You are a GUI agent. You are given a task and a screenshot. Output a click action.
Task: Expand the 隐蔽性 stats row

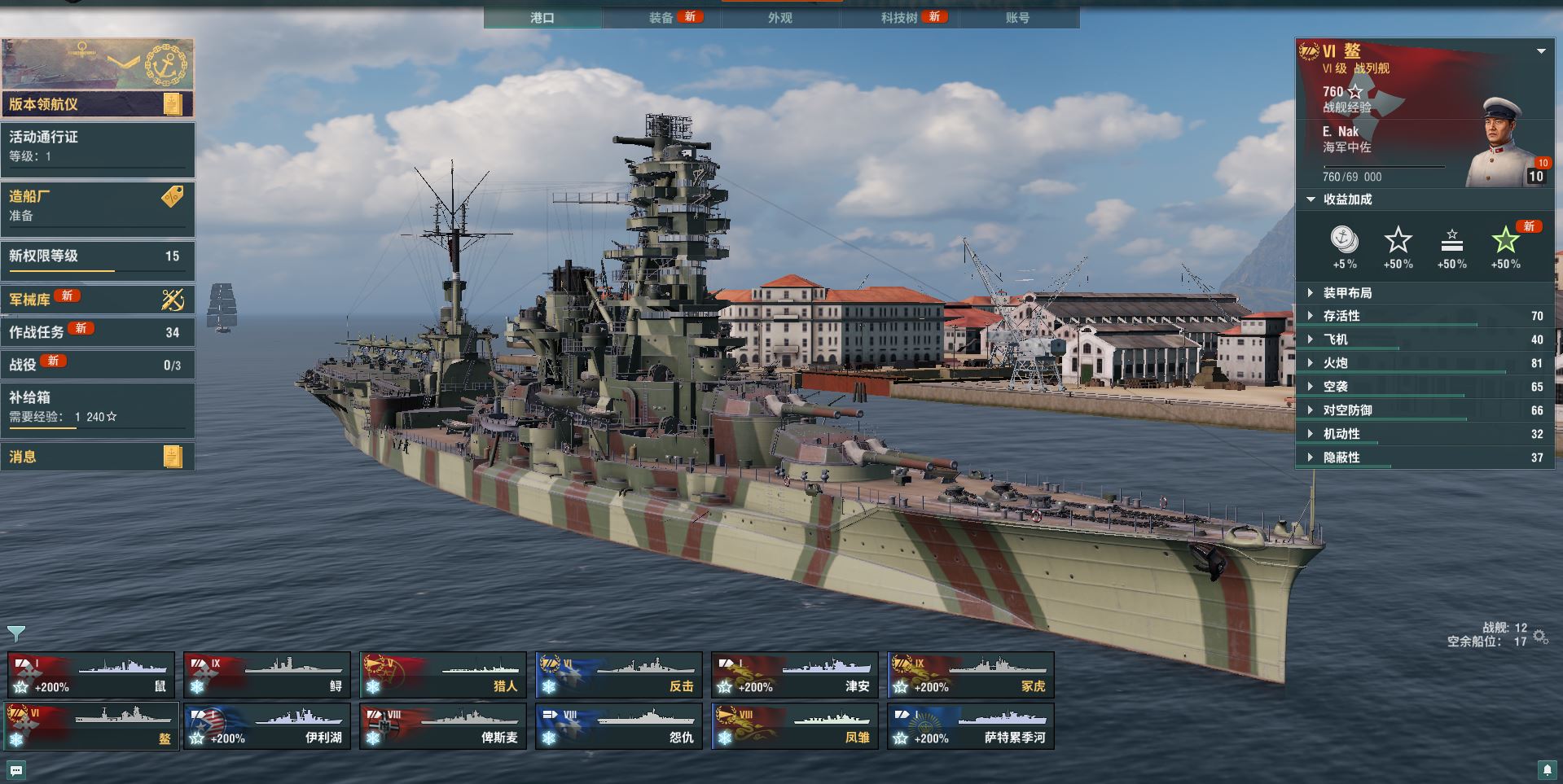coord(1341,458)
